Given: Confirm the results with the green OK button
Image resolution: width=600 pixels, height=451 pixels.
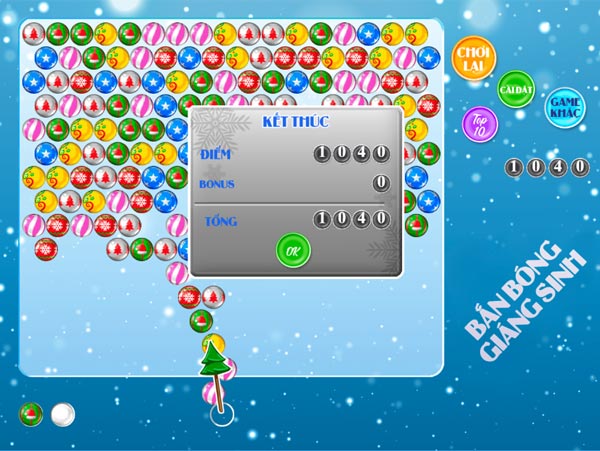Looking at the screenshot, I should point(293,251).
